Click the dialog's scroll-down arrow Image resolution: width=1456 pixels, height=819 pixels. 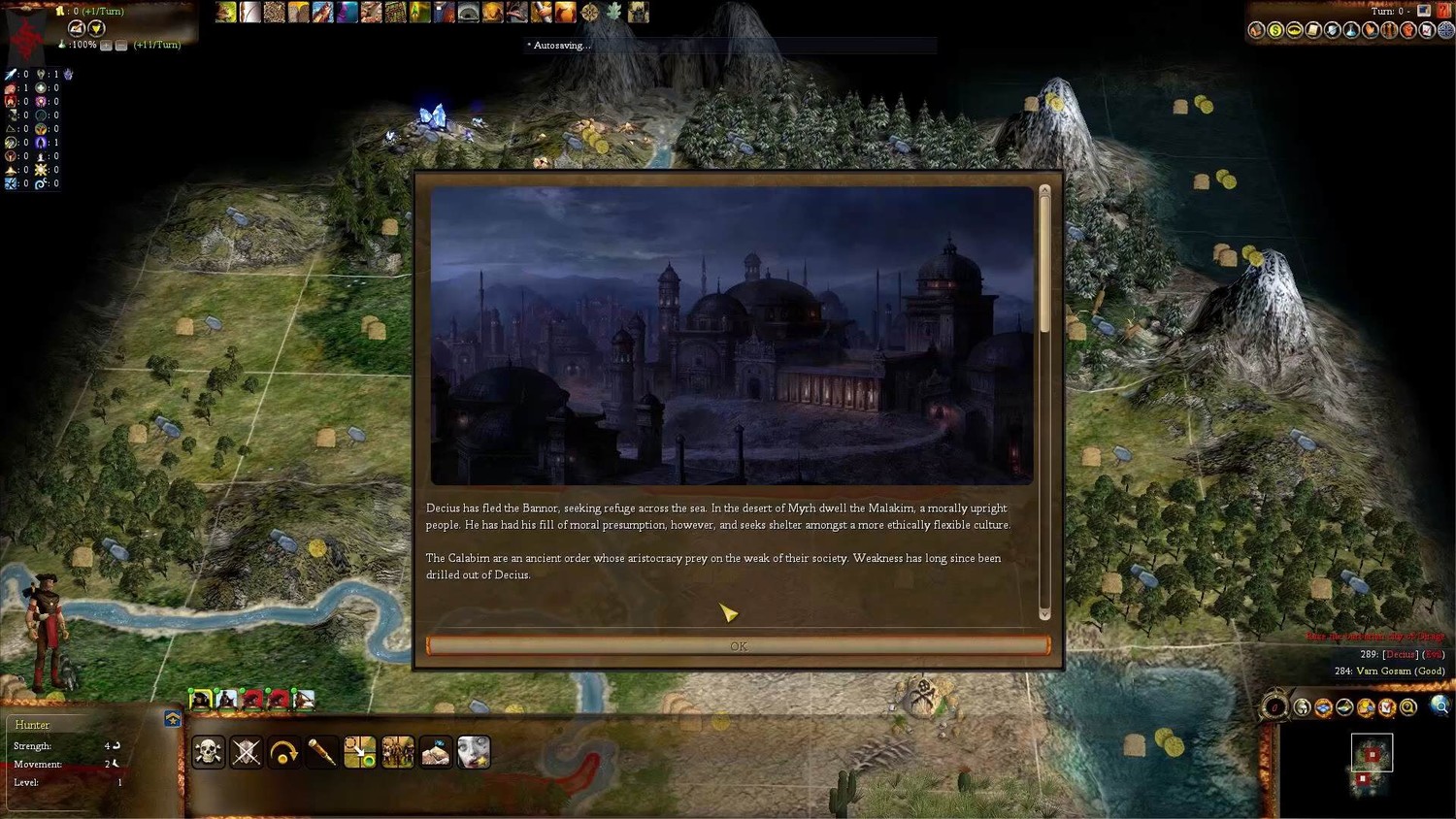coord(1044,613)
